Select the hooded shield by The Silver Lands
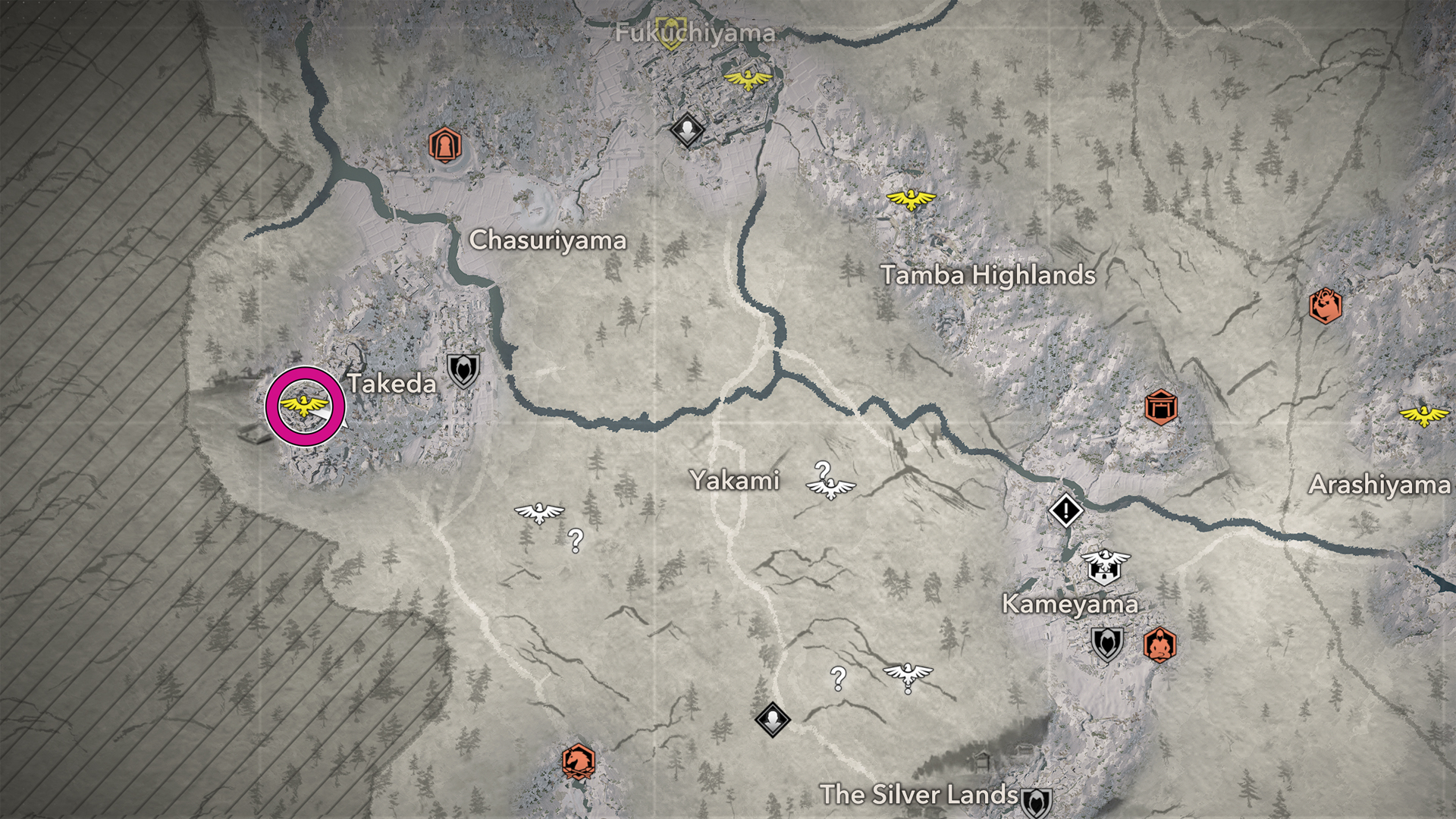This screenshot has height=819, width=1456. click(1036, 802)
